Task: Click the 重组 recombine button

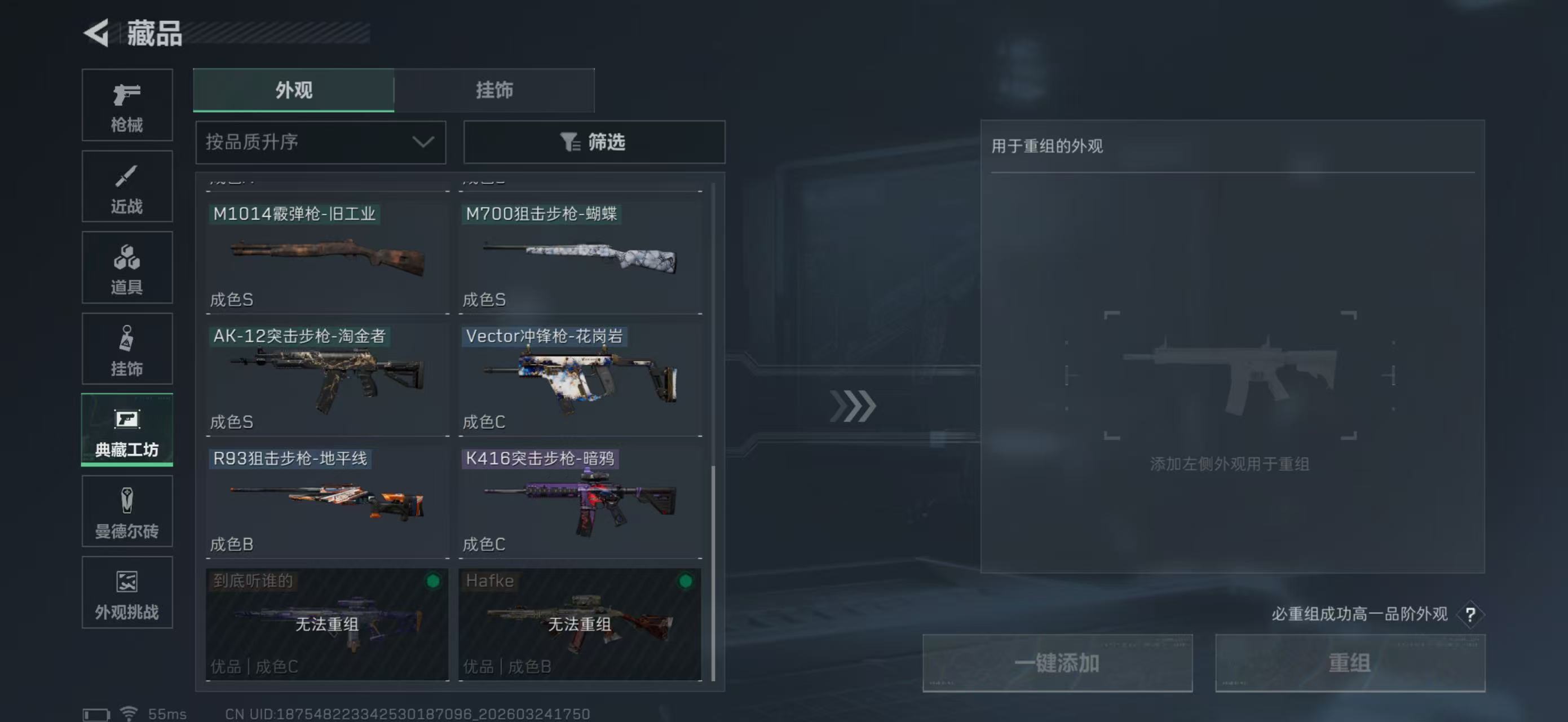Action: (1350, 662)
